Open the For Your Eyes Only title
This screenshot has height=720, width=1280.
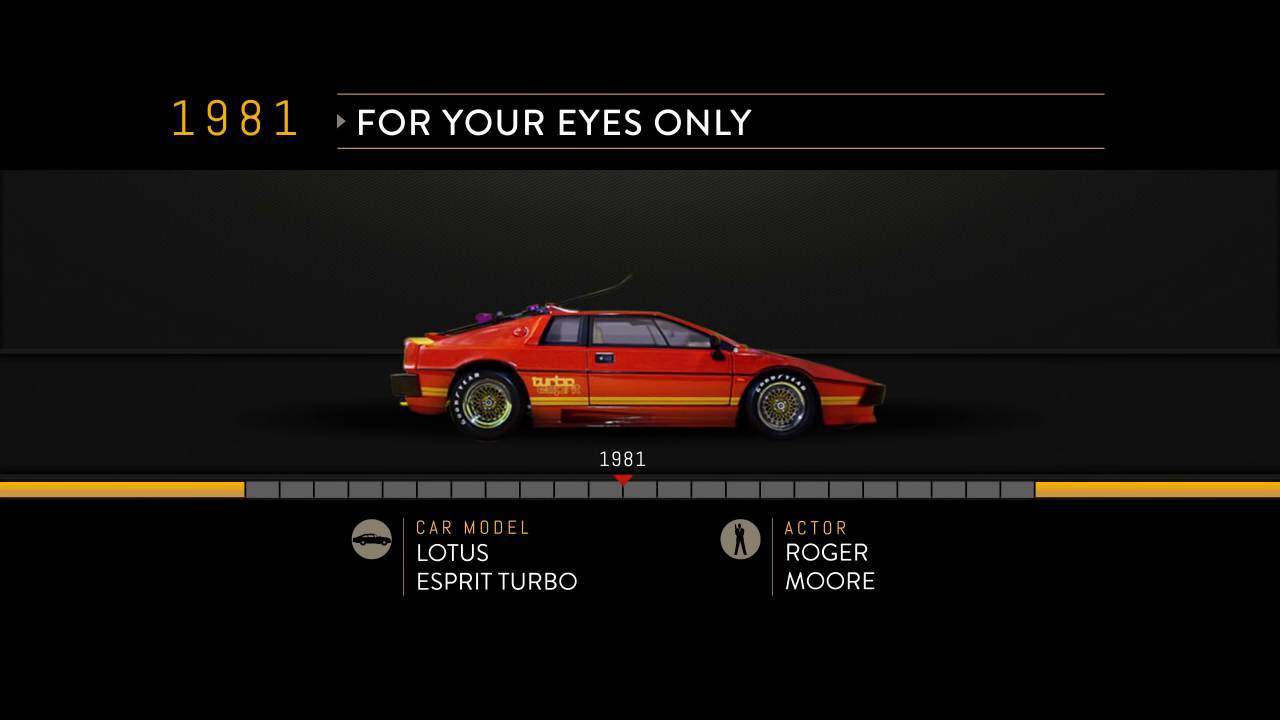click(553, 122)
